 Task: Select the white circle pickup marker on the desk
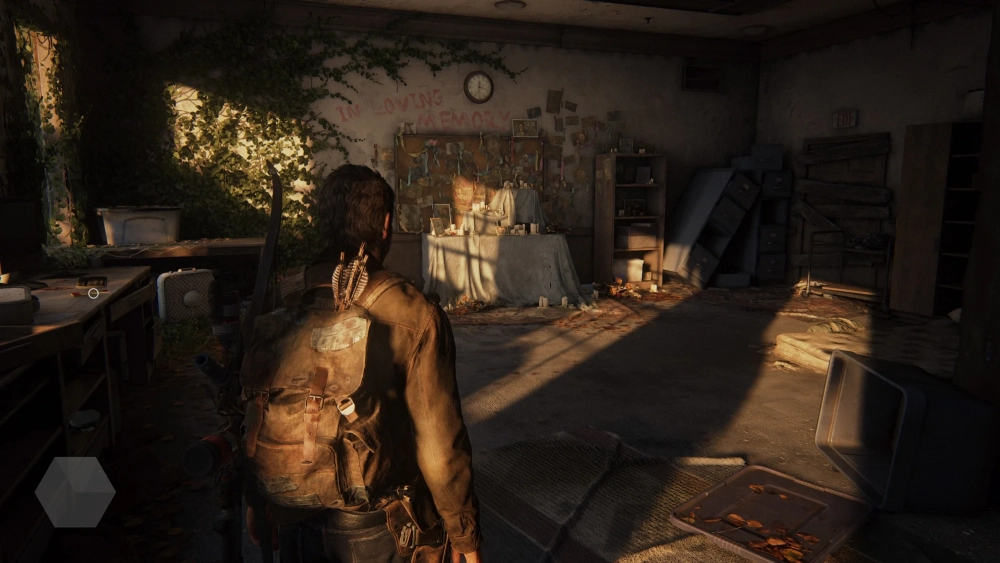click(x=93, y=293)
